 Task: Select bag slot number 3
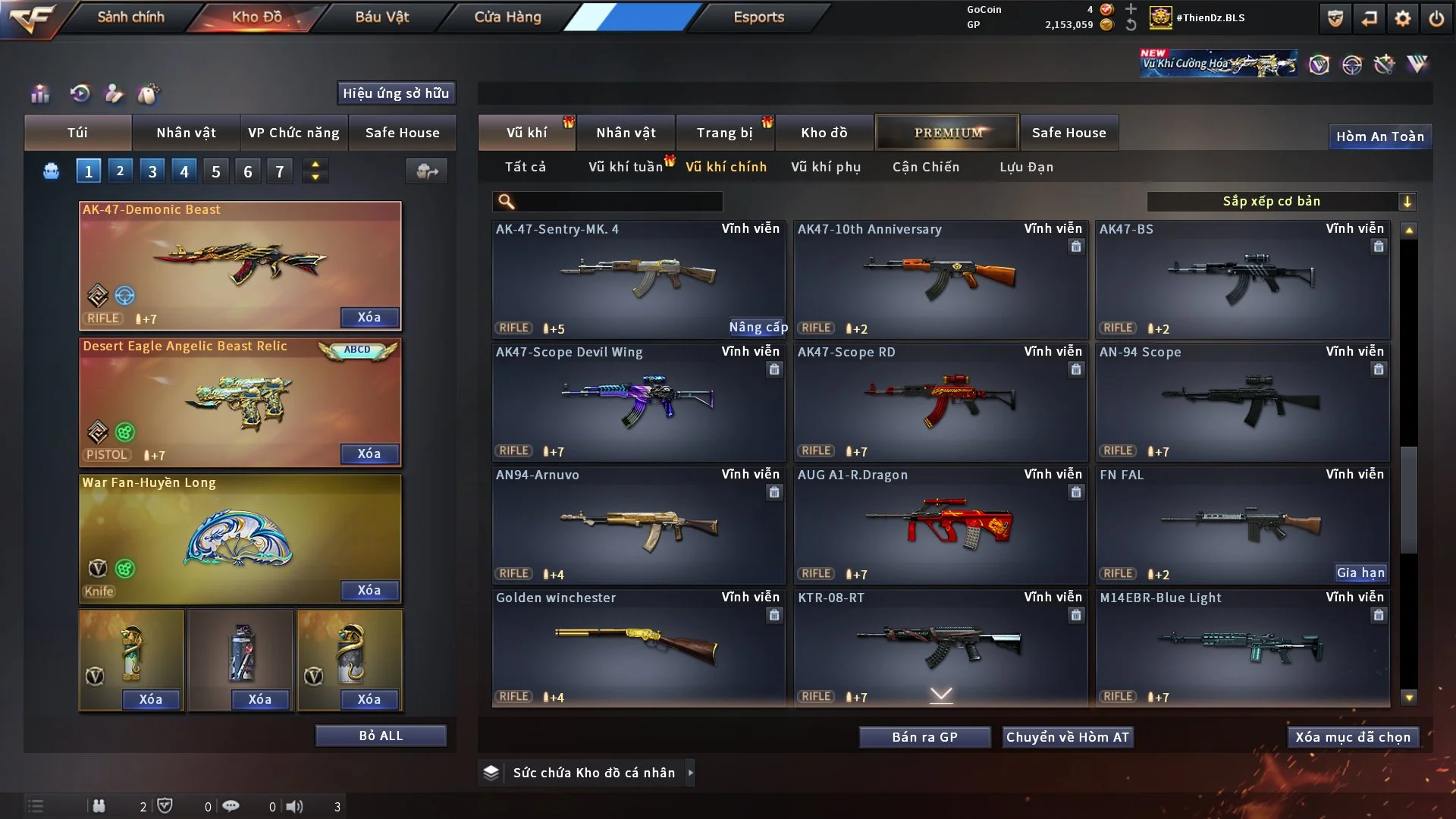tap(152, 171)
